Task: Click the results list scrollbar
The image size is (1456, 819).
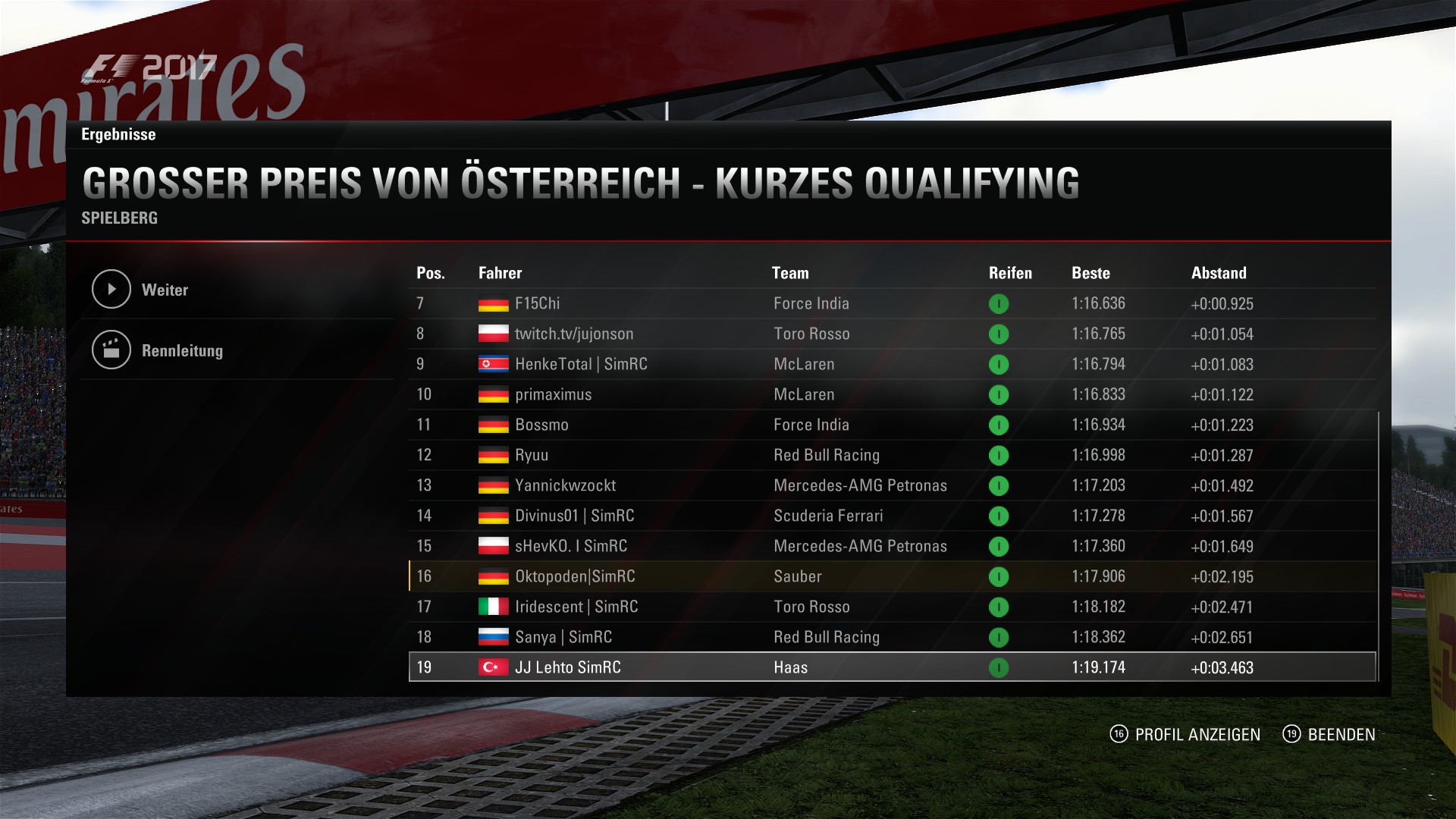Action: coord(1378,546)
